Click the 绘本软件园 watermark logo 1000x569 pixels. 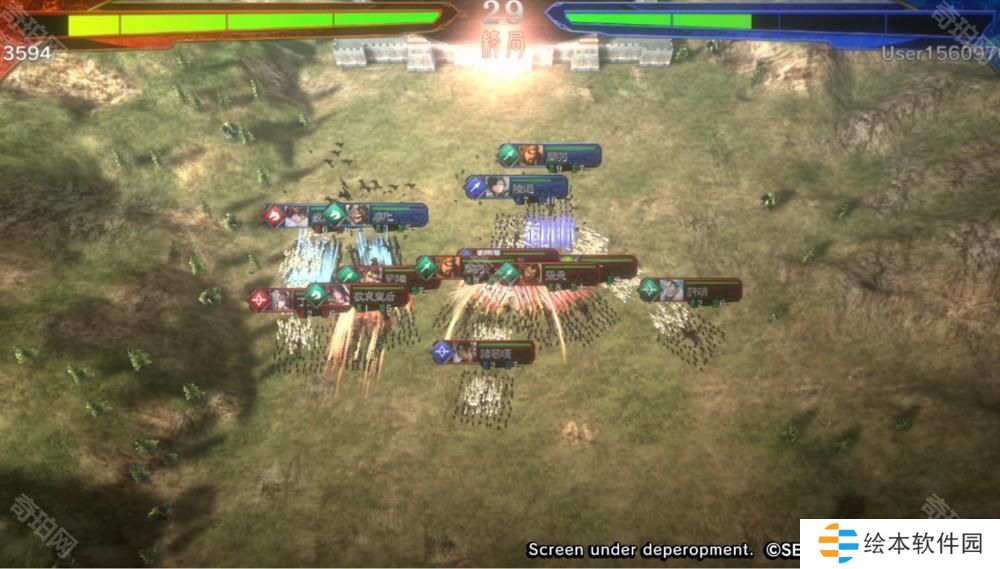(x=902, y=544)
